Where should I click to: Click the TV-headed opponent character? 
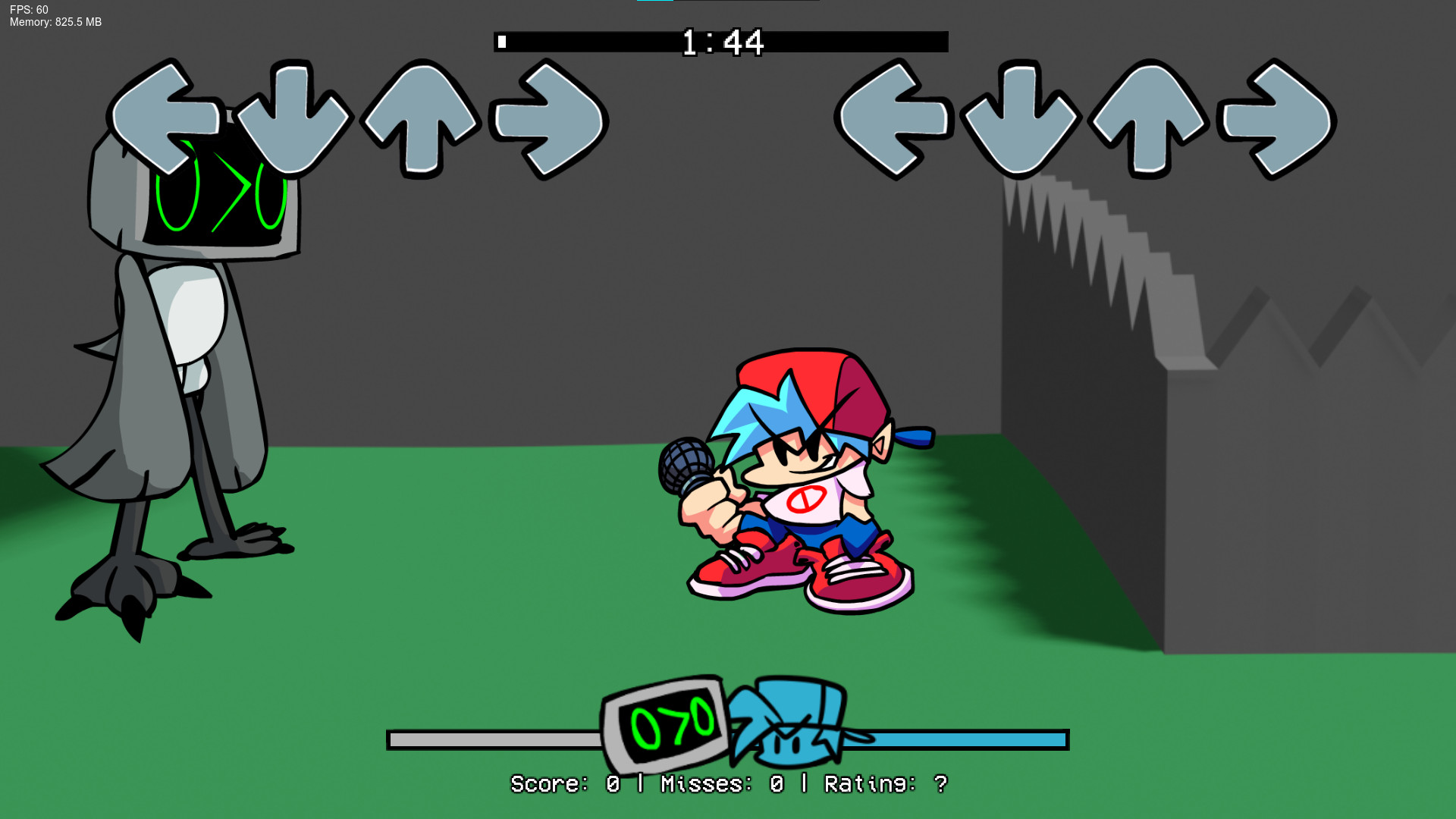[182, 341]
